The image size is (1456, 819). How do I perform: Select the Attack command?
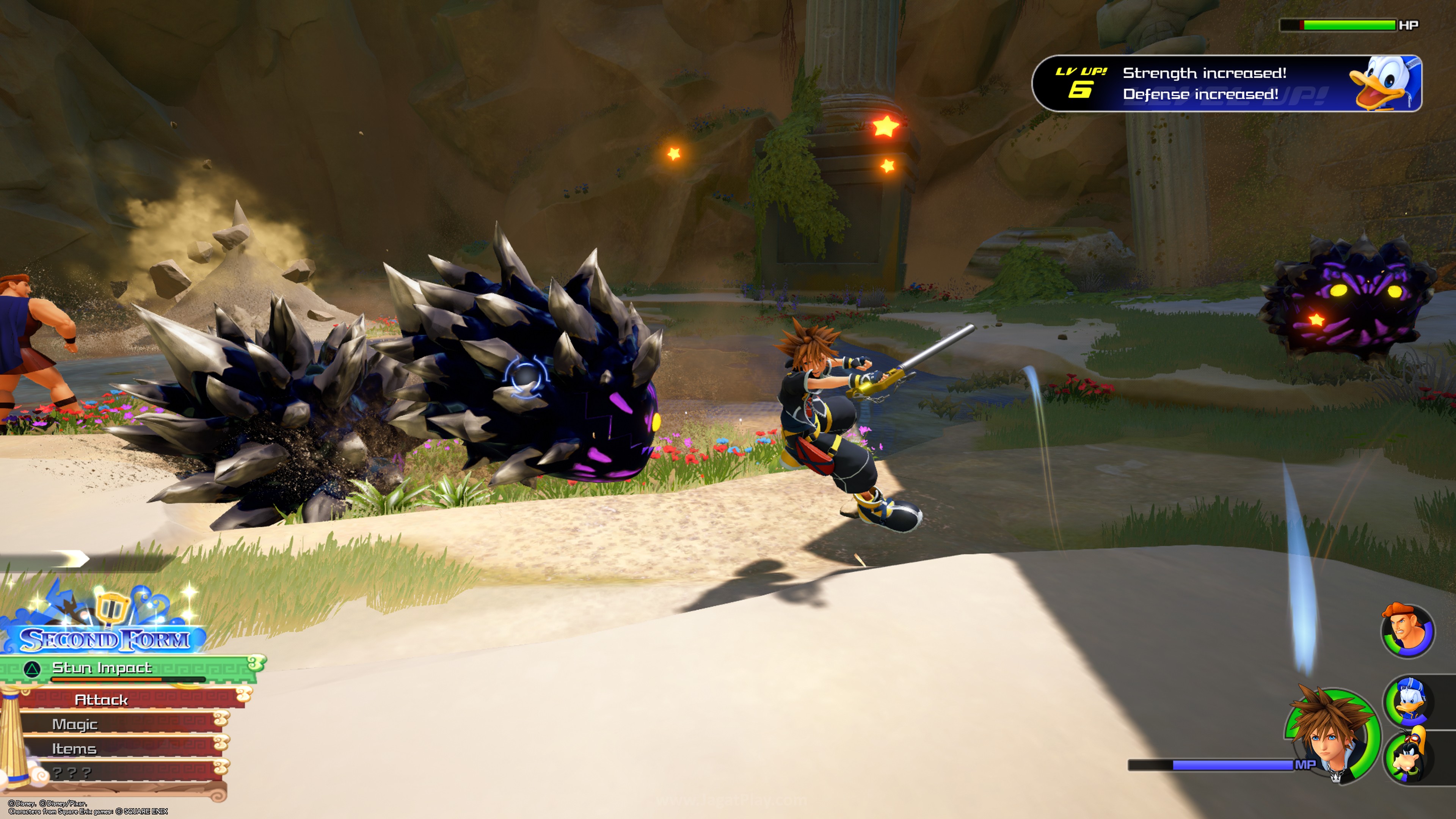click(102, 700)
